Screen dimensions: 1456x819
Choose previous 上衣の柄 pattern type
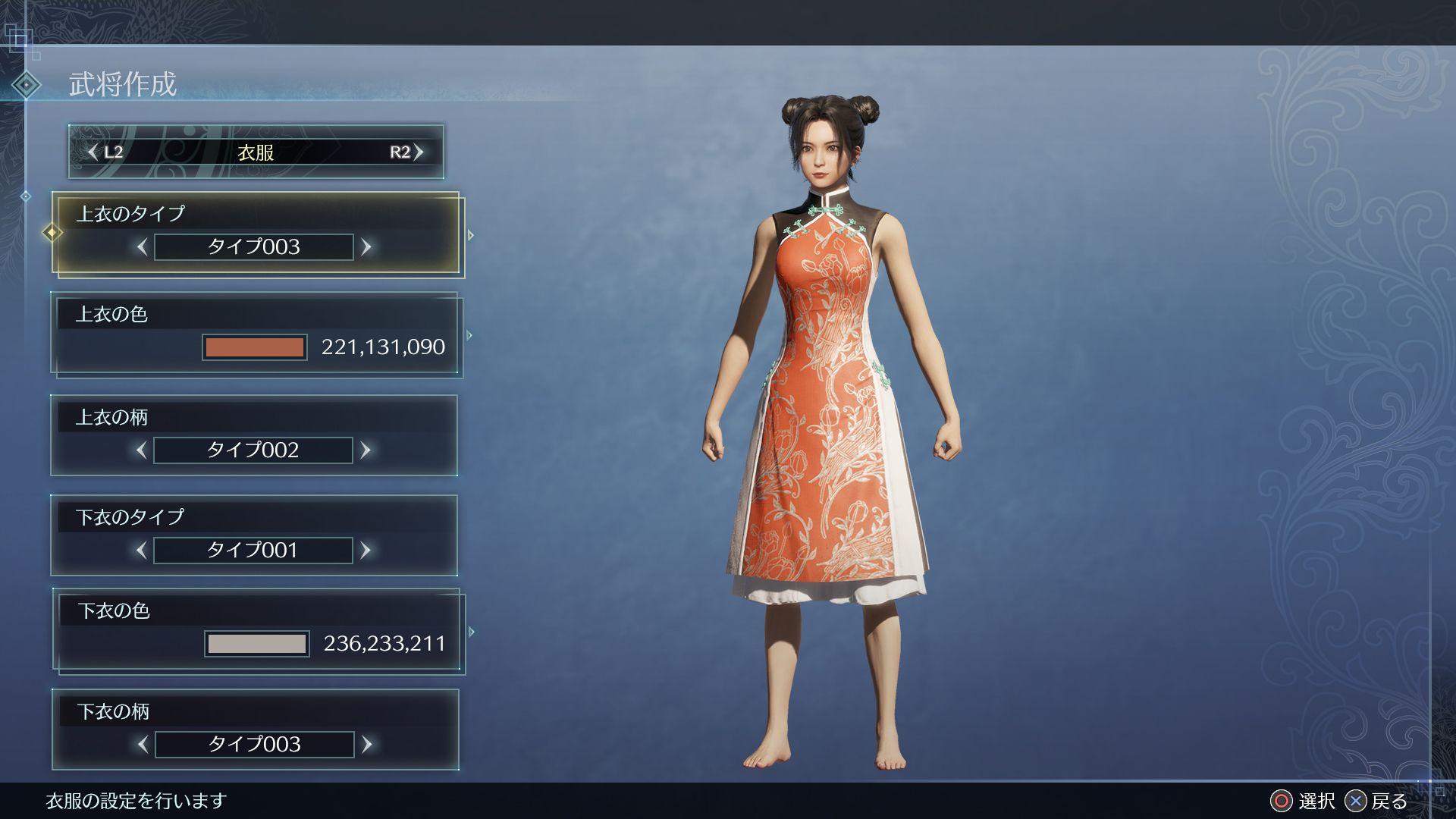pyautogui.click(x=142, y=450)
